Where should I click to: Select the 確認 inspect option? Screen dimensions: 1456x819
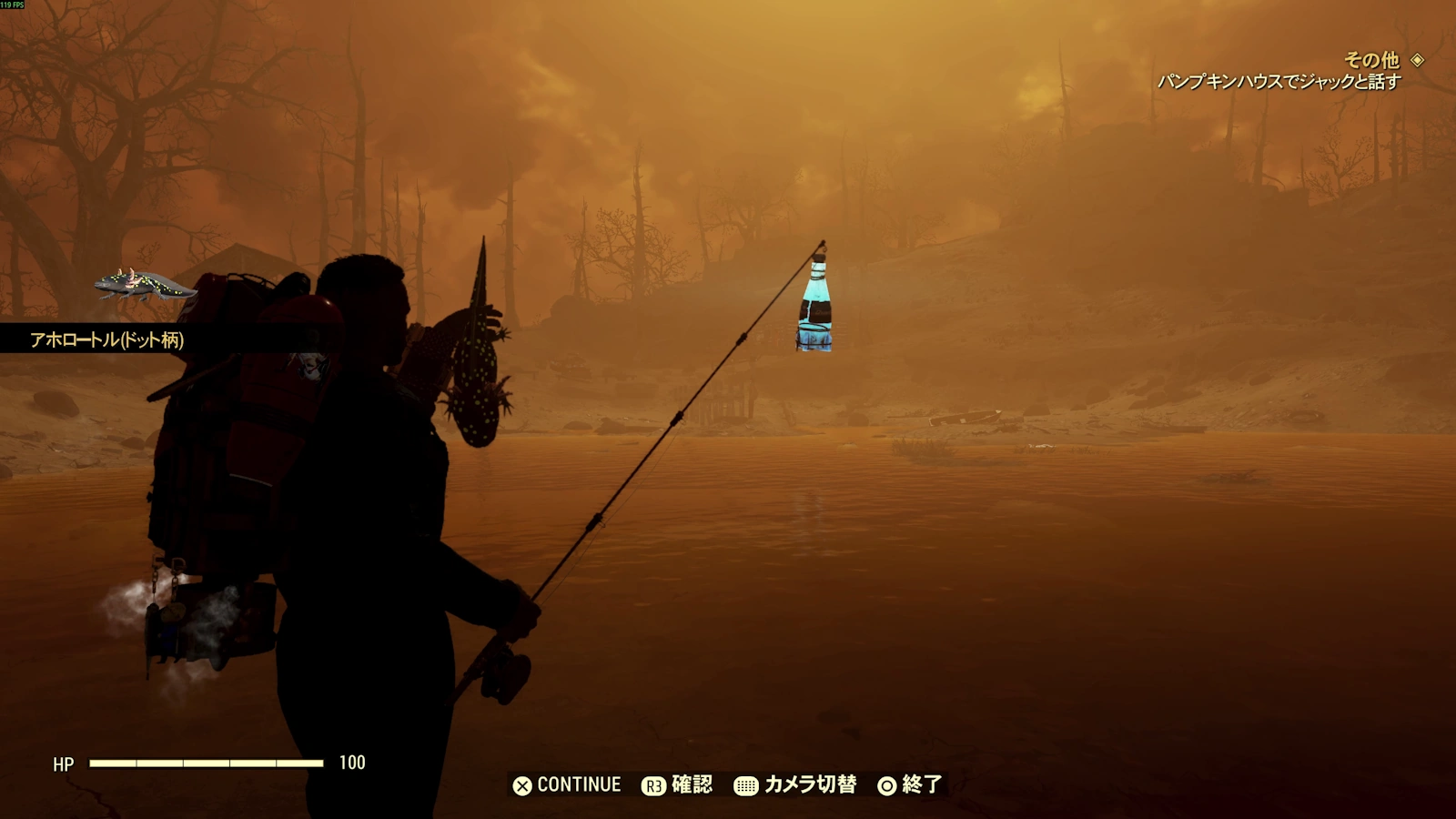point(678,784)
